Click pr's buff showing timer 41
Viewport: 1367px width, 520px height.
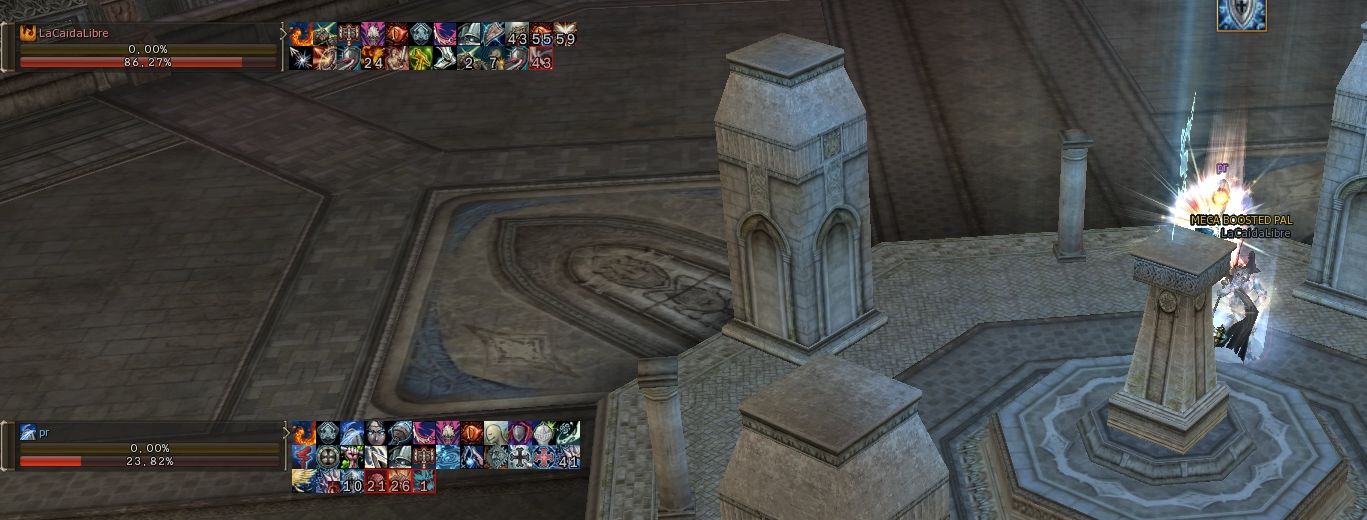click(x=569, y=458)
